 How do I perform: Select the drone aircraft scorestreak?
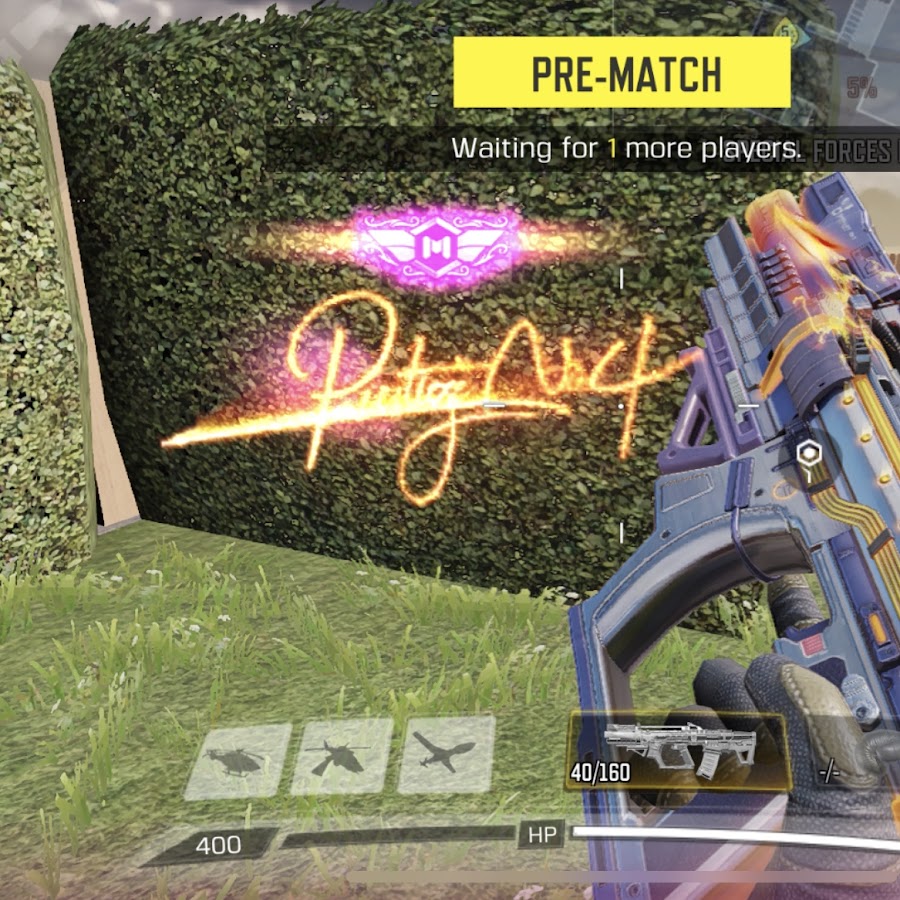[446, 755]
